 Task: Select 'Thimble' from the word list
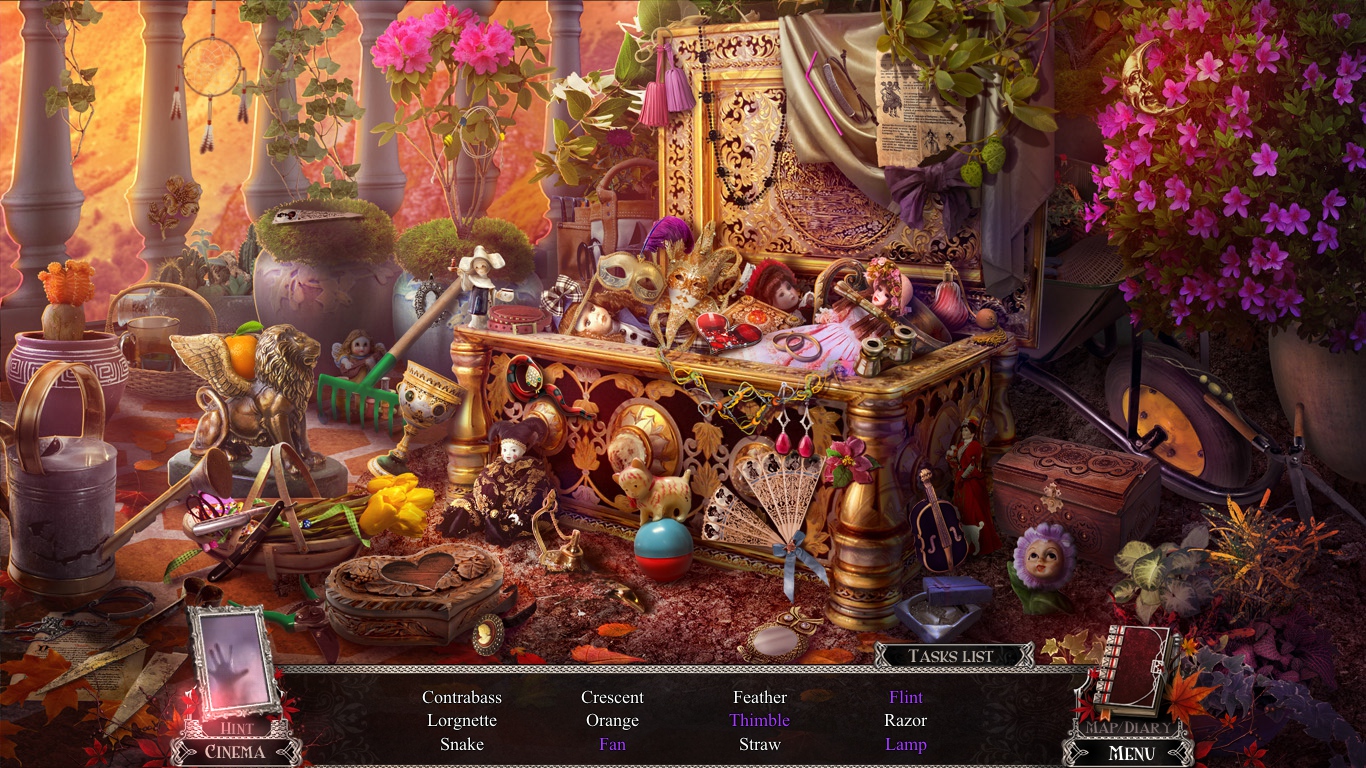pyautogui.click(x=760, y=720)
